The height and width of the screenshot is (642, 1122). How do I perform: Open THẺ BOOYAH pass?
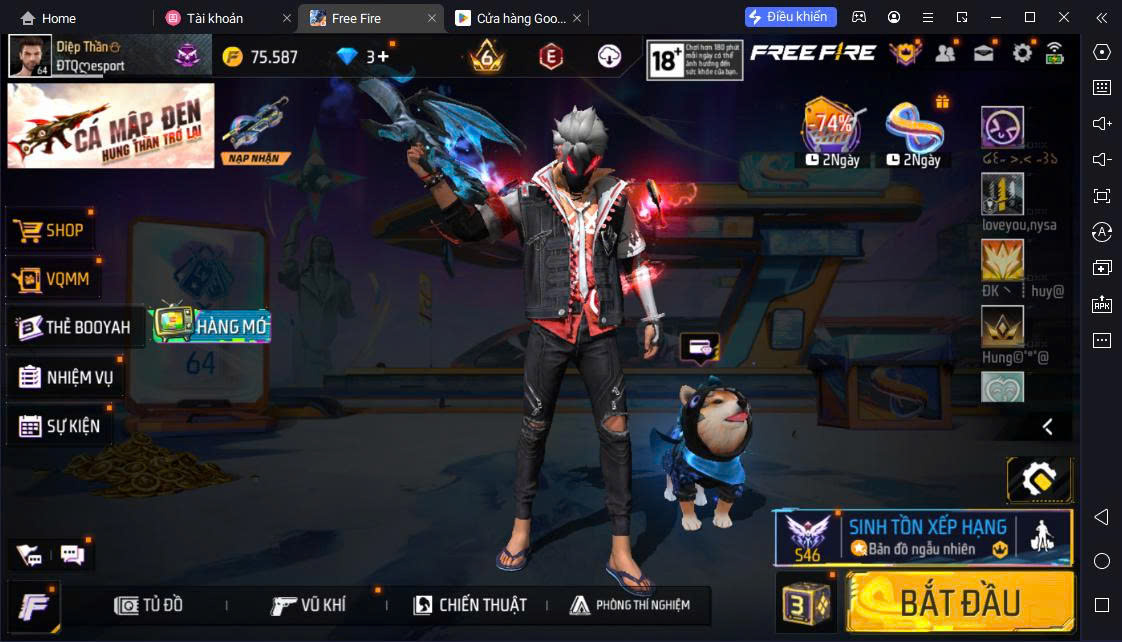(x=76, y=327)
